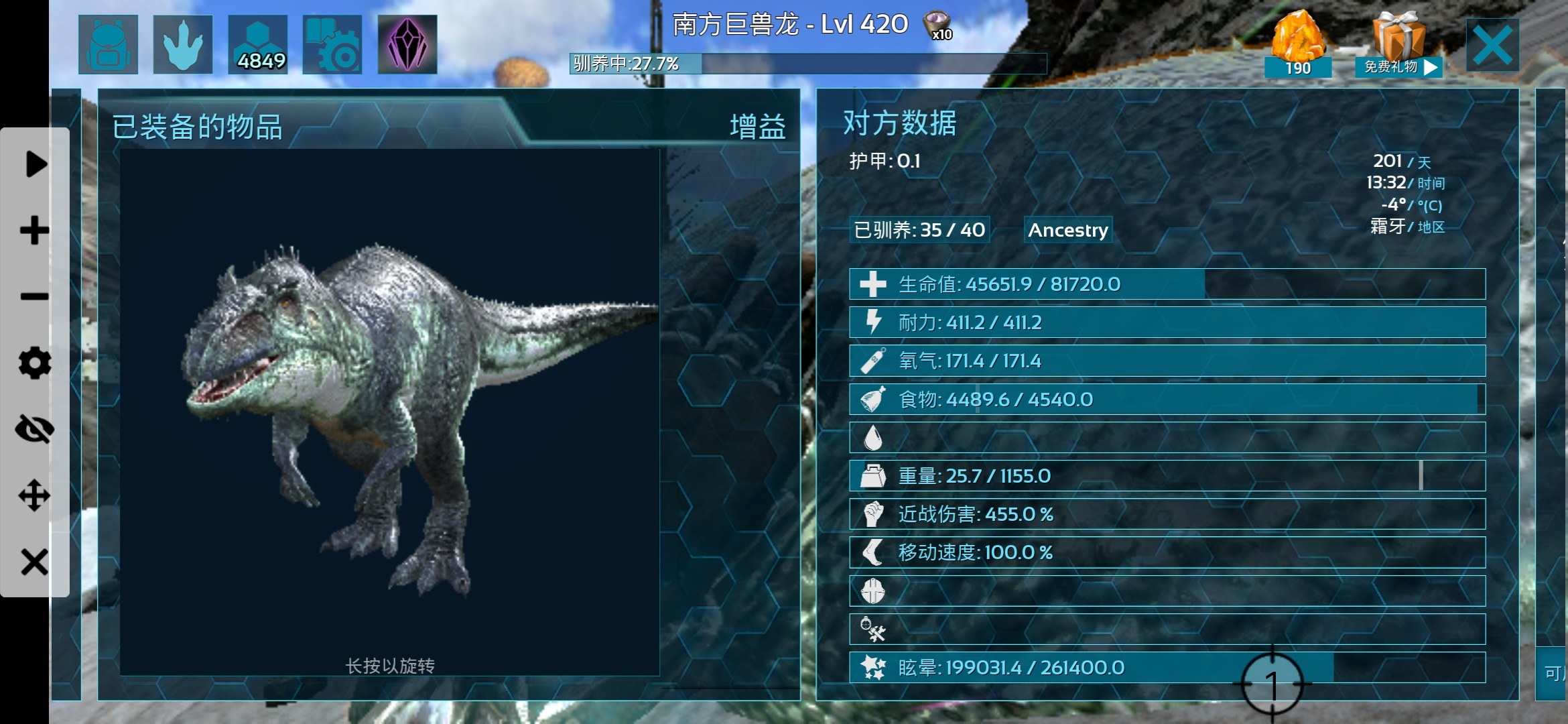Close the side overlay toolbar
The image size is (1568, 724).
[x=35, y=562]
